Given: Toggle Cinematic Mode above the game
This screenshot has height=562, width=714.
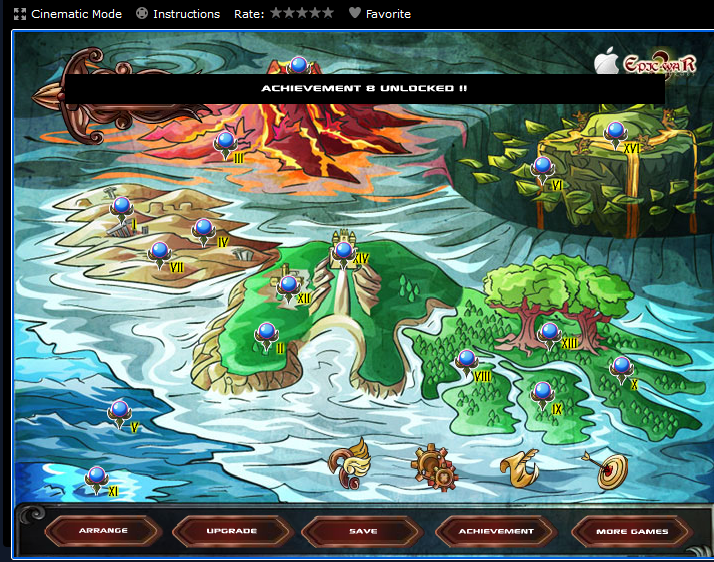Looking at the screenshot, I should [x=68, y=14].
